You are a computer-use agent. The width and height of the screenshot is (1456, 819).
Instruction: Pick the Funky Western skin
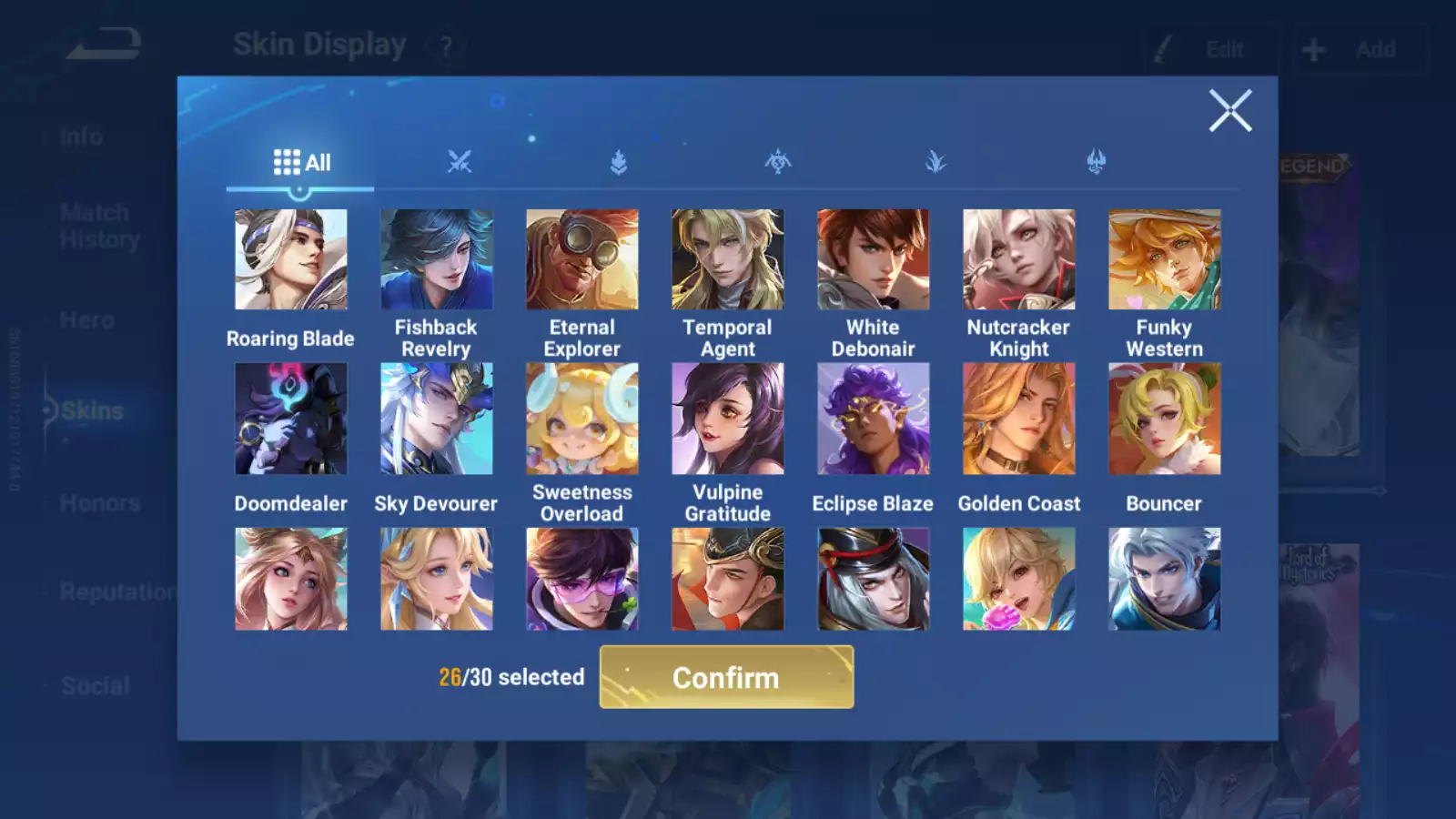[x=1164, y=260]
